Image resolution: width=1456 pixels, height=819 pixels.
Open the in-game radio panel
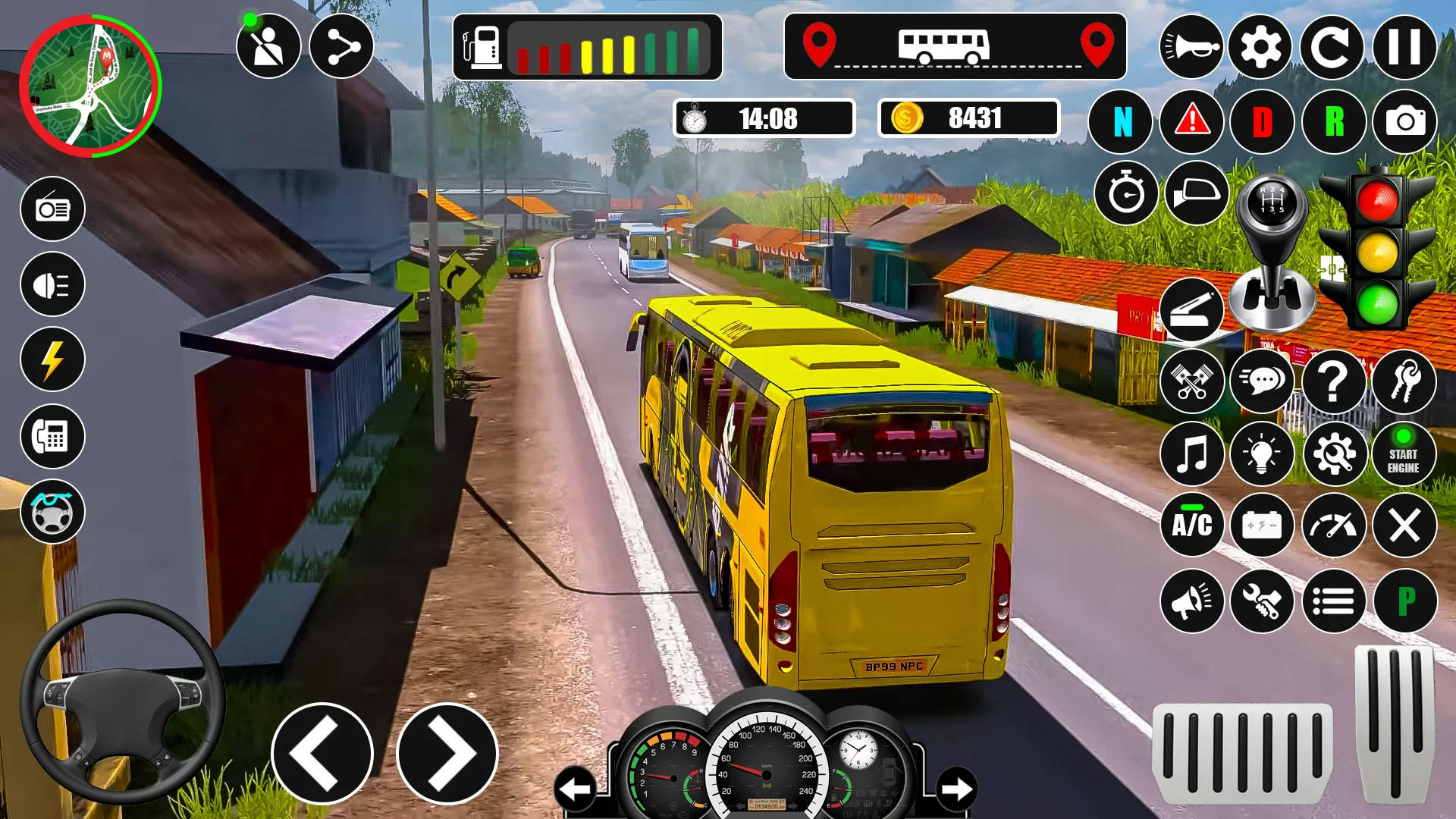pos(52,210)
